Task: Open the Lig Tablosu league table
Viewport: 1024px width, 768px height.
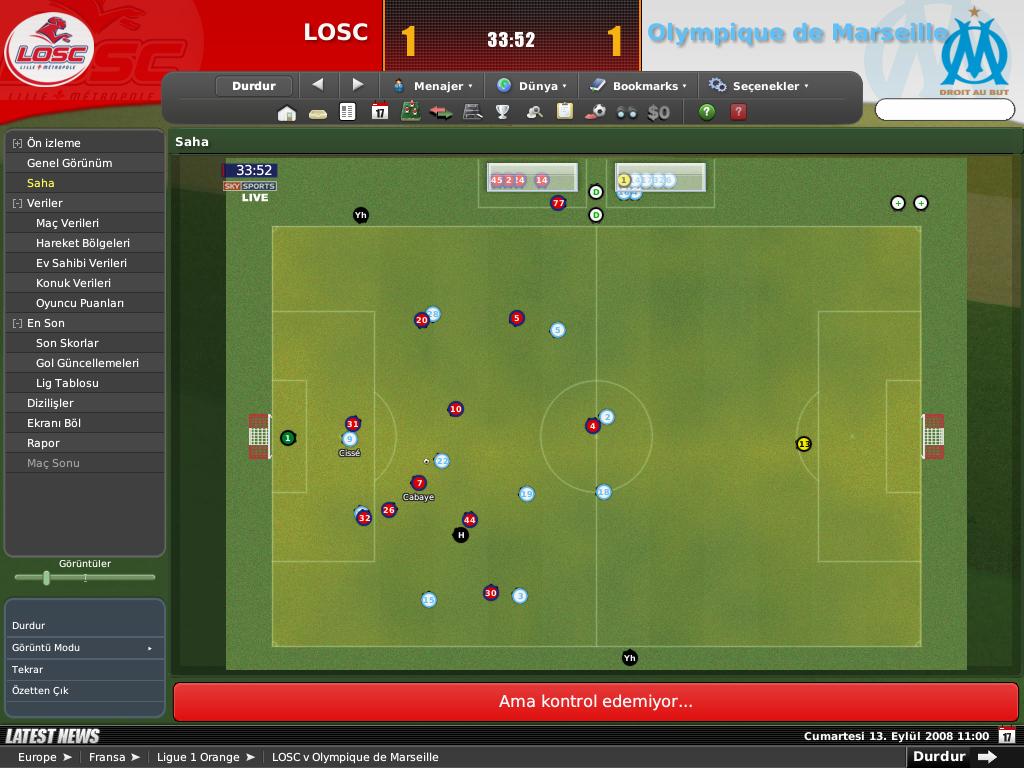Action: click(67, 383)
